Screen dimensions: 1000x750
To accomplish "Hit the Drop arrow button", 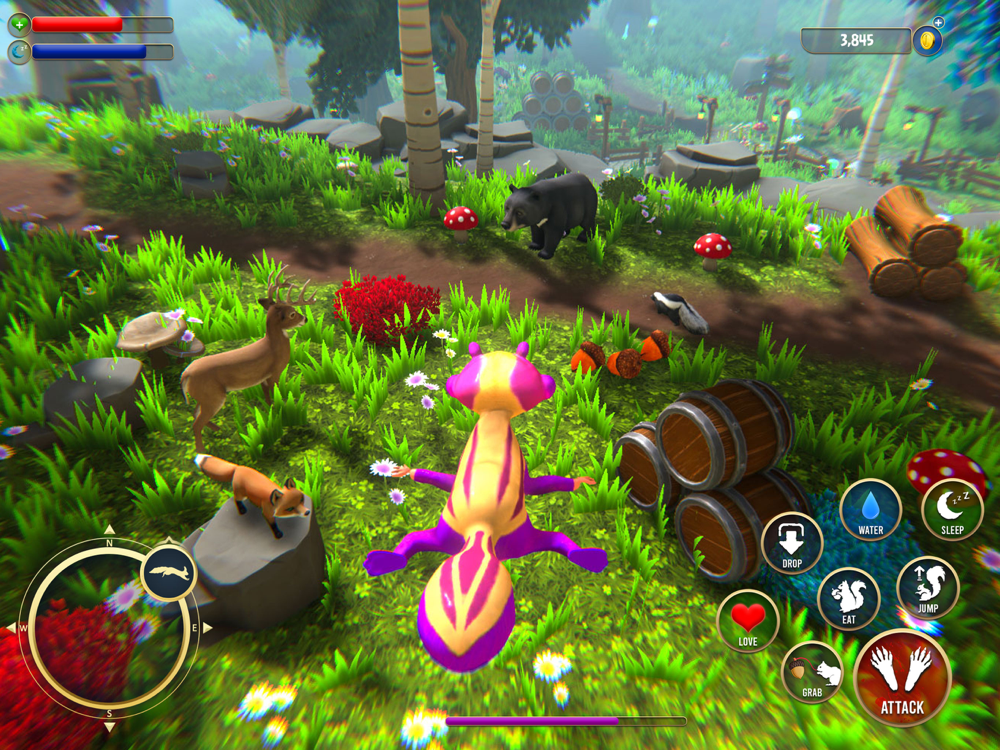I will click(x=792, y=543).
